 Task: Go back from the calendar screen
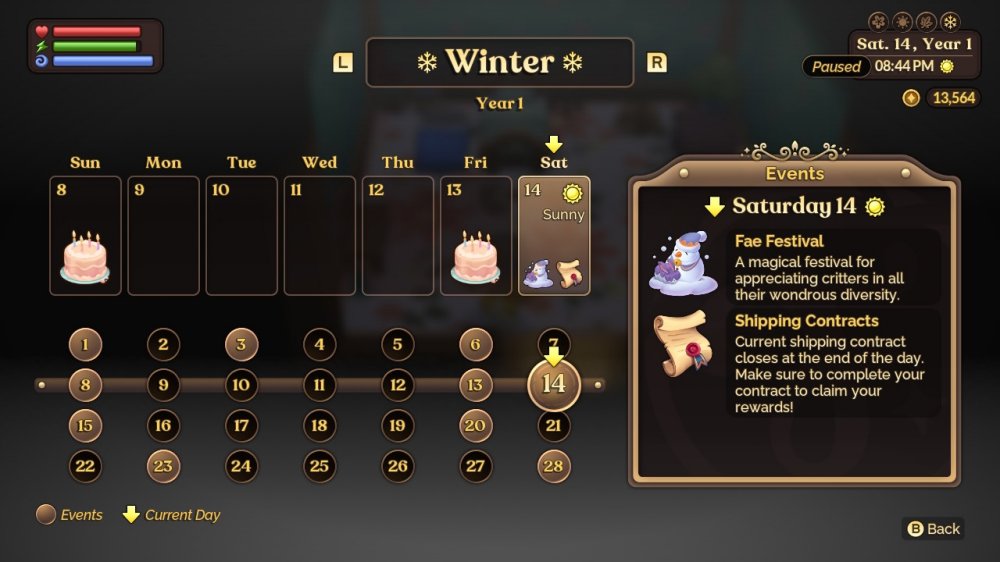pos(933,529)
